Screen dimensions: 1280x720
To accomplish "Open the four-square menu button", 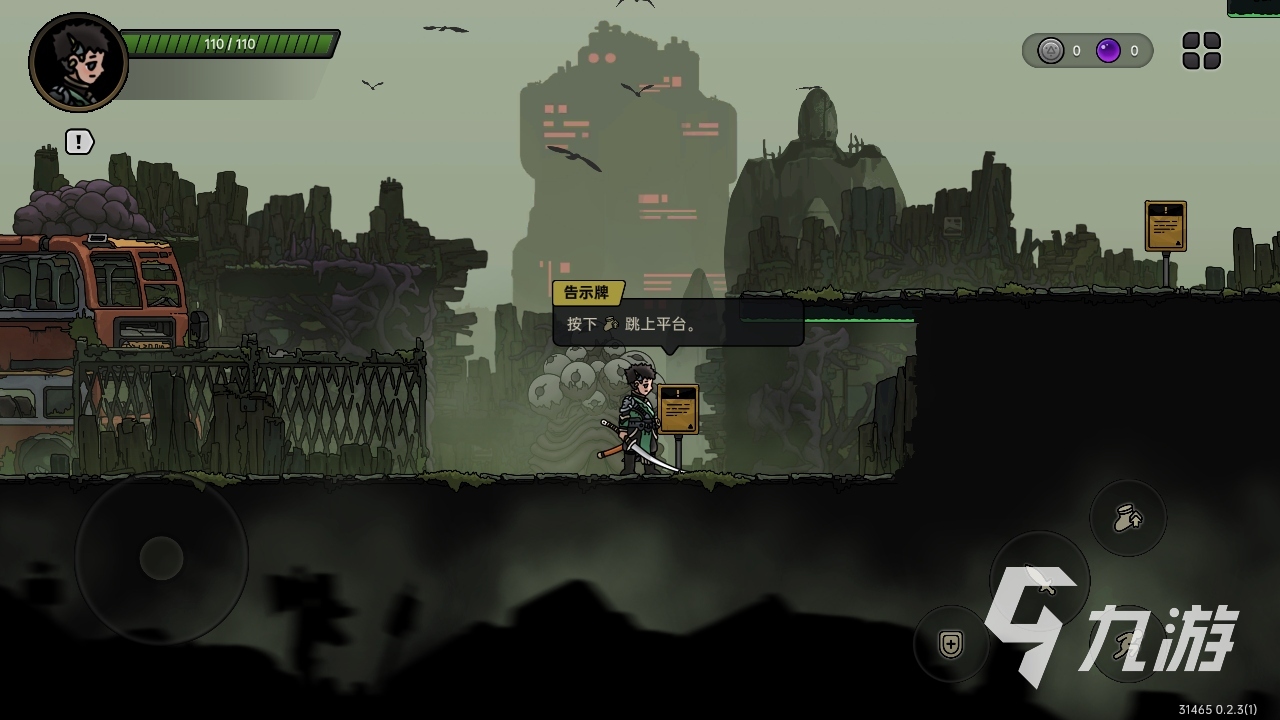I will click(1201, 51).
